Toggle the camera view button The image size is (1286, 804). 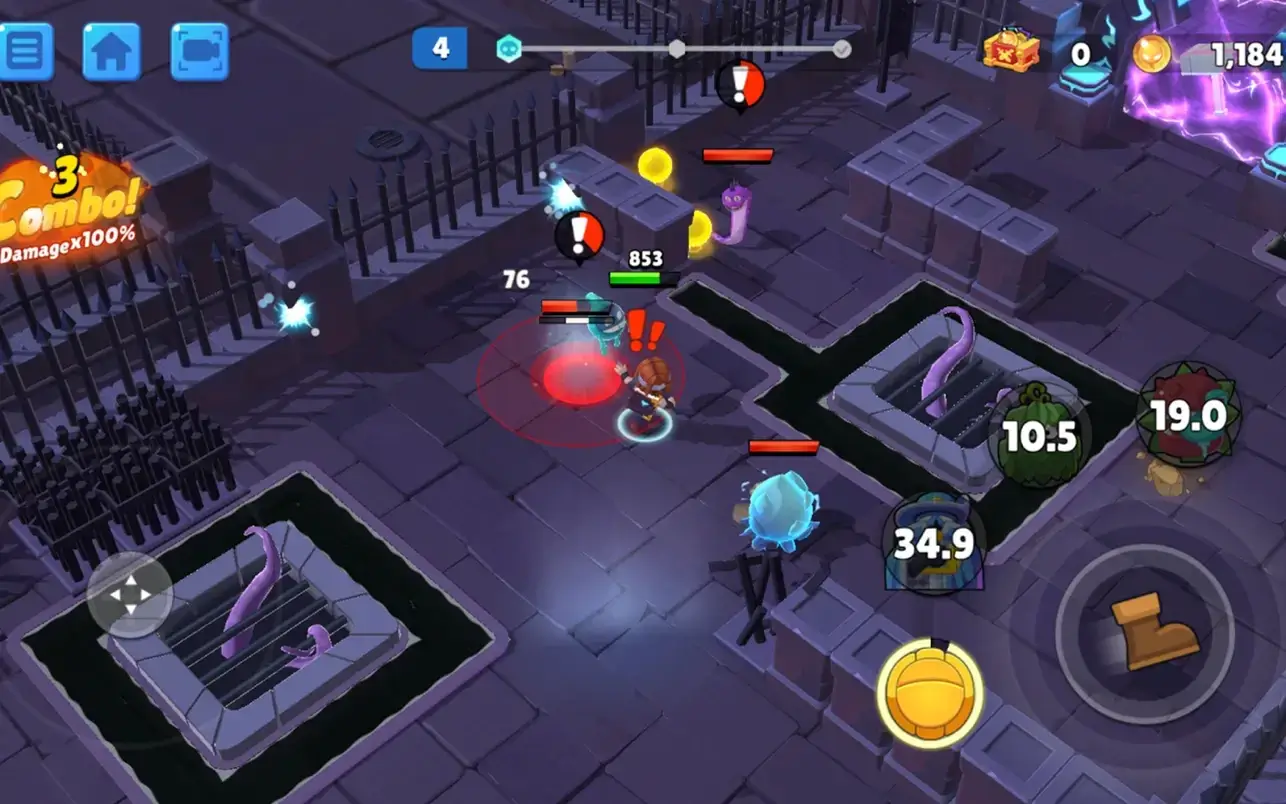[x=199, y=51]
